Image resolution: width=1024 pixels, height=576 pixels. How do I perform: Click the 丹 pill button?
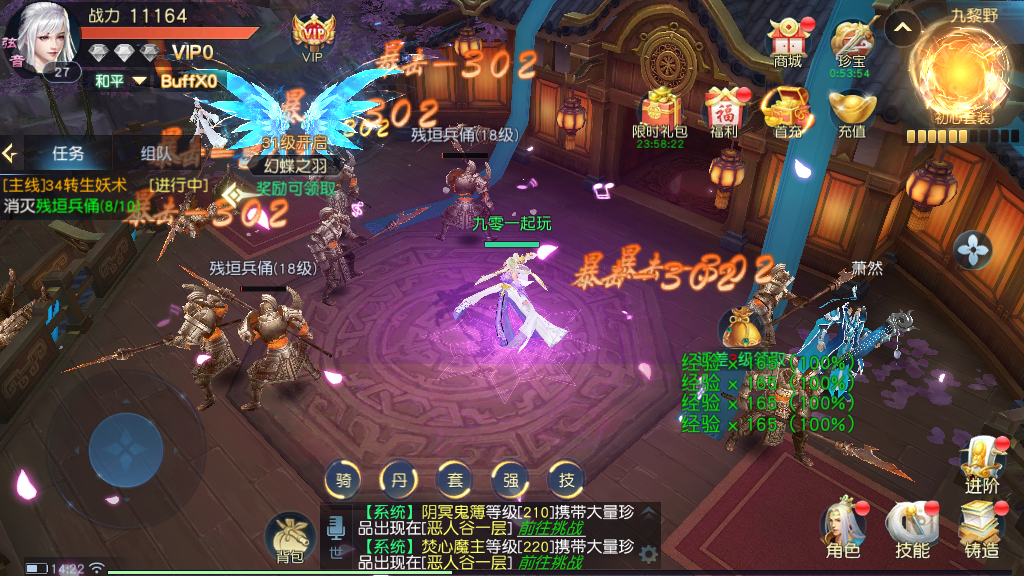tap(400, 480)
